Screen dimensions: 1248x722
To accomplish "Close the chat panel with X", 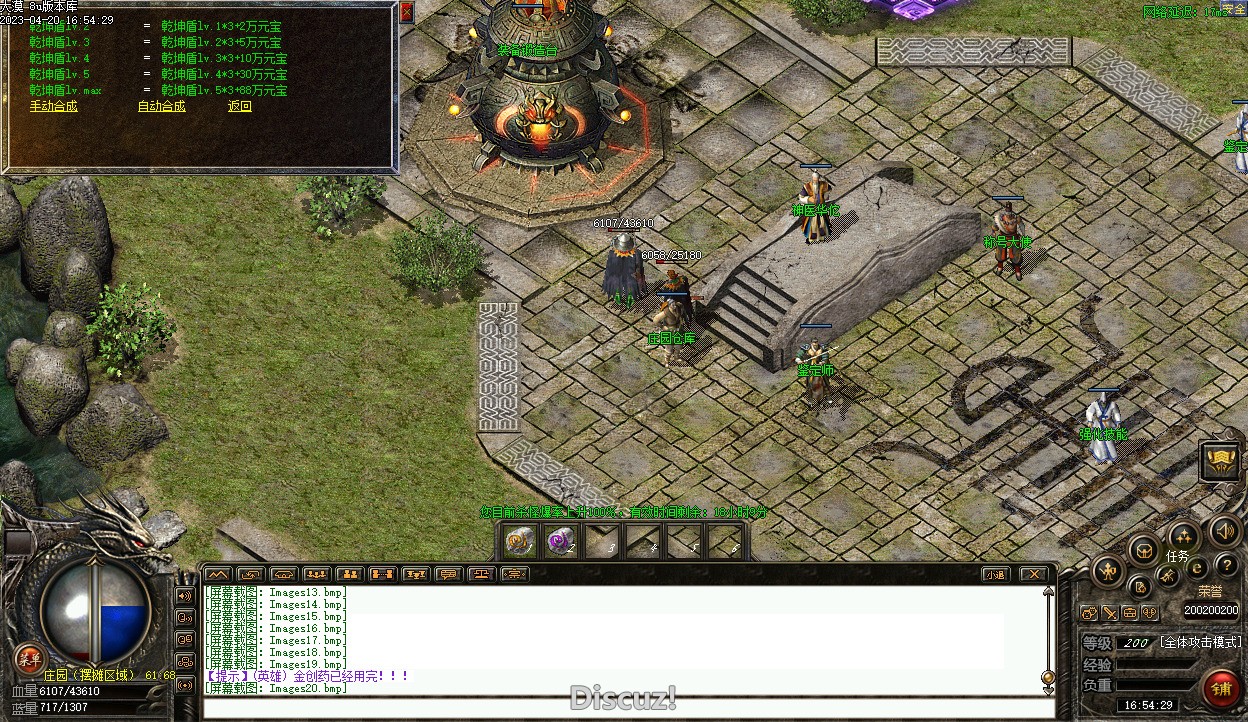I will click(x=1033, y=574).
